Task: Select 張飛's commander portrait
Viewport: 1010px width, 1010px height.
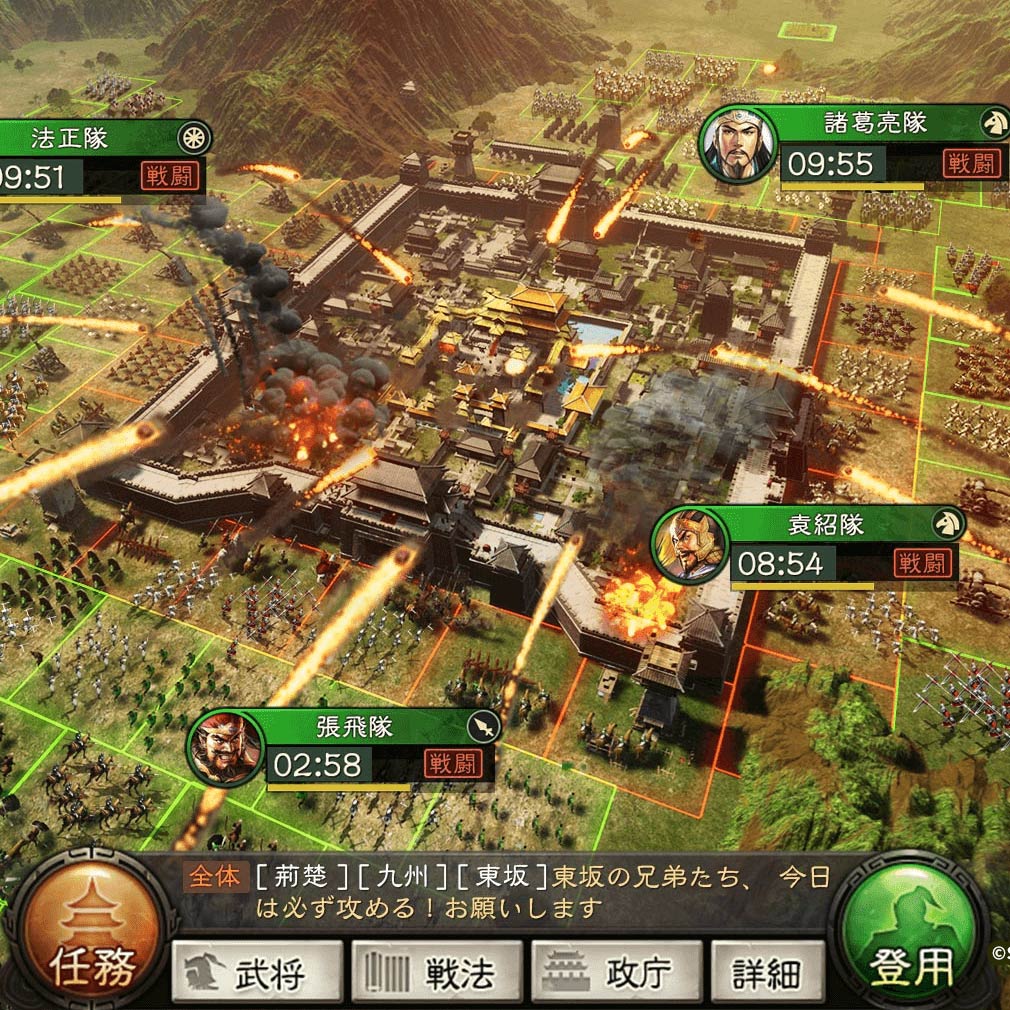Action: point(225,748)
